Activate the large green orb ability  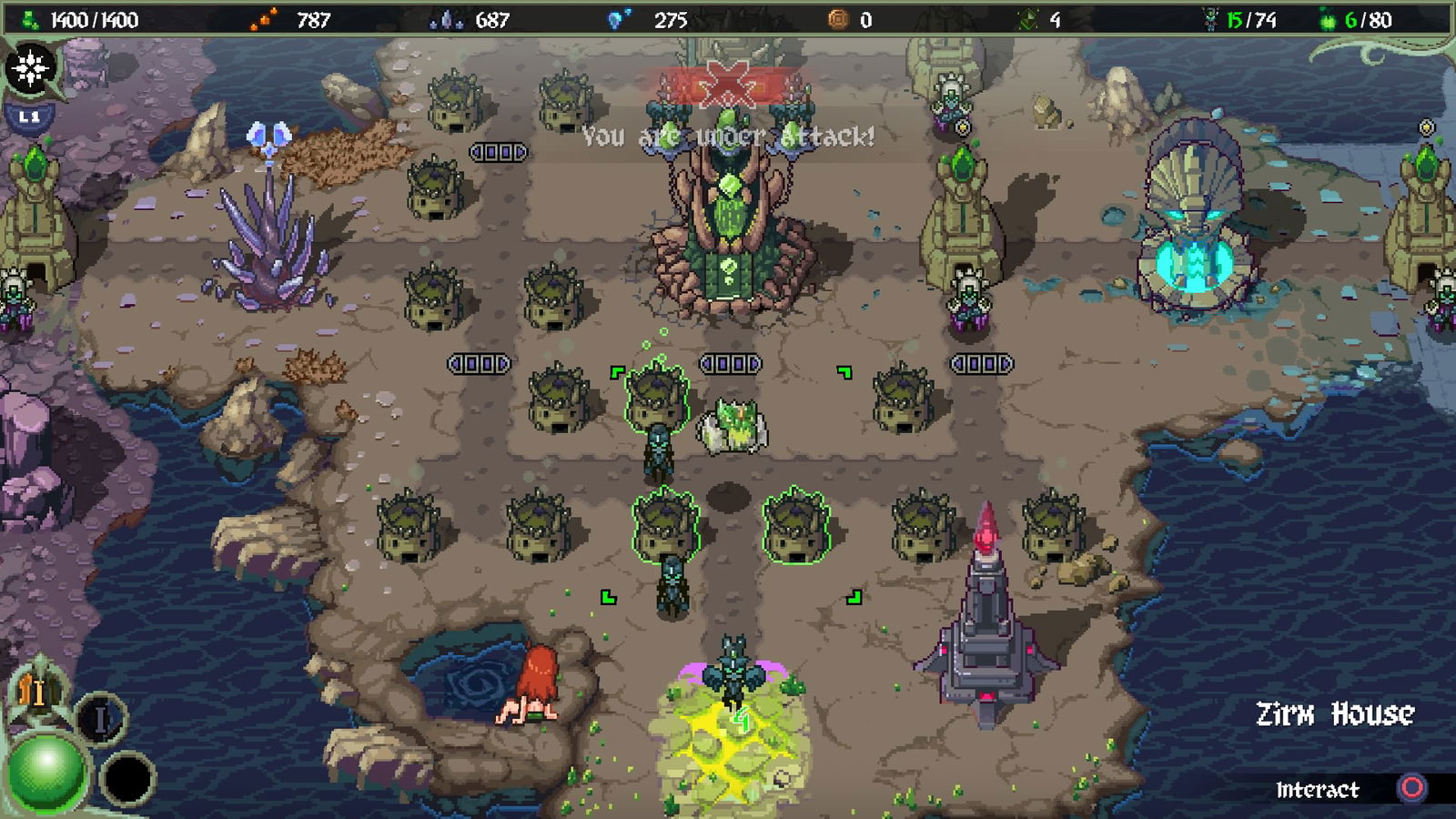coord(45,772)
